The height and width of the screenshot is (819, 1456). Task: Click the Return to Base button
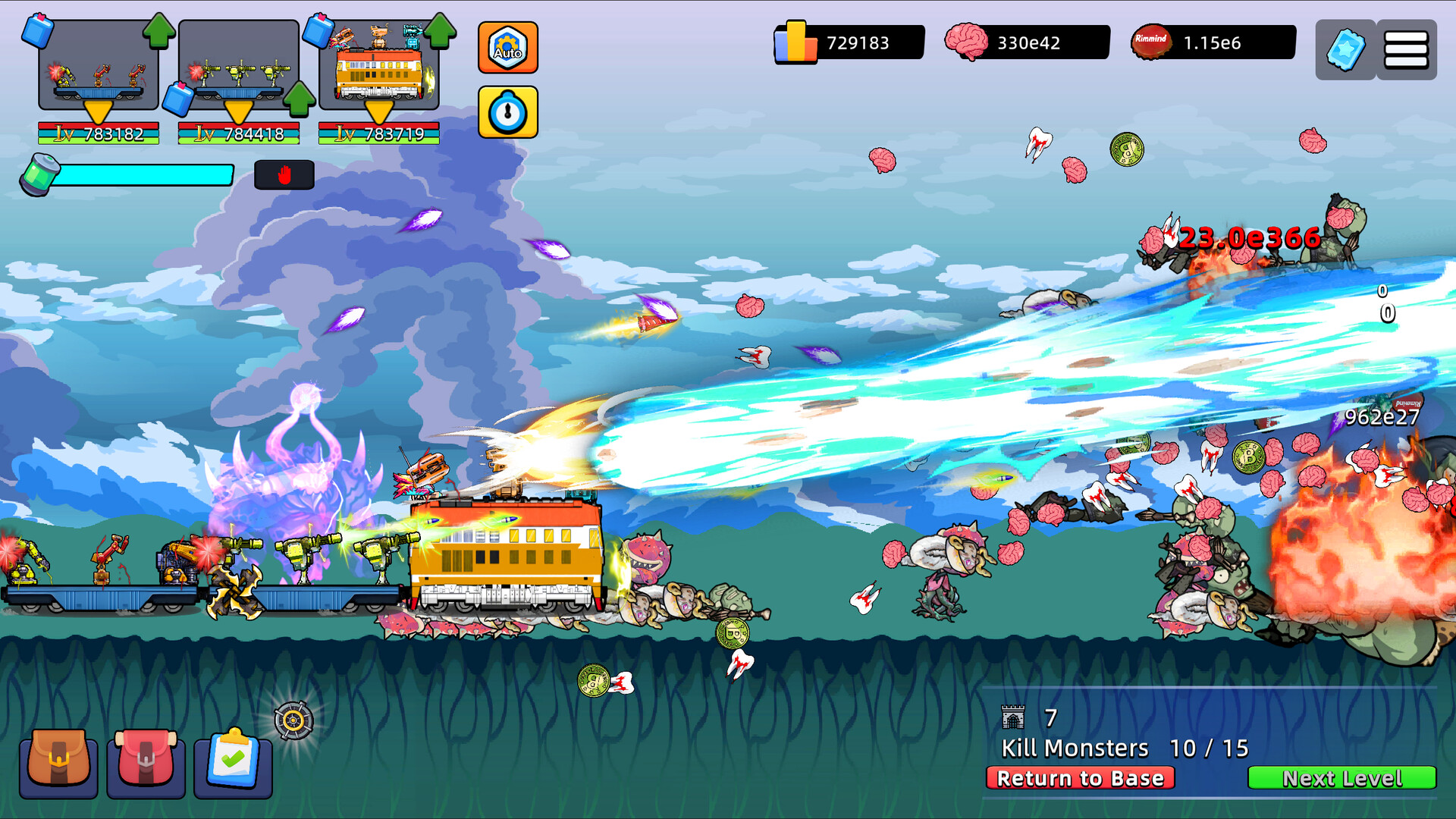click(x=1080, y=778)
